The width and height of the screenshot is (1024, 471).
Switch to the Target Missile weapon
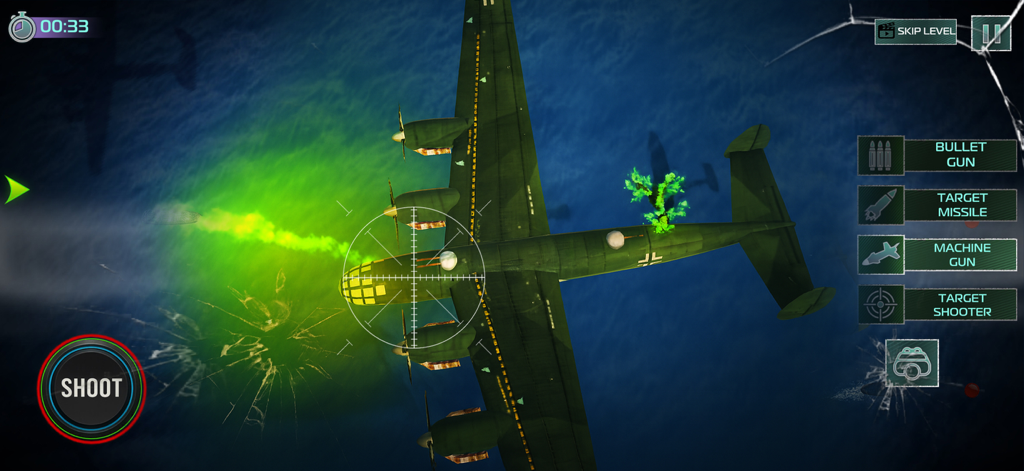(937, 205)
